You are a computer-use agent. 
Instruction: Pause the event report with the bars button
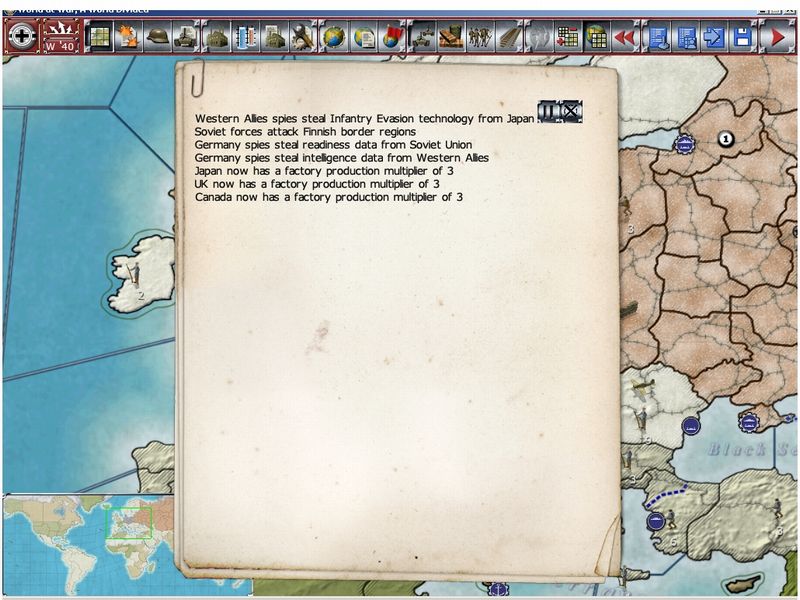549,111
